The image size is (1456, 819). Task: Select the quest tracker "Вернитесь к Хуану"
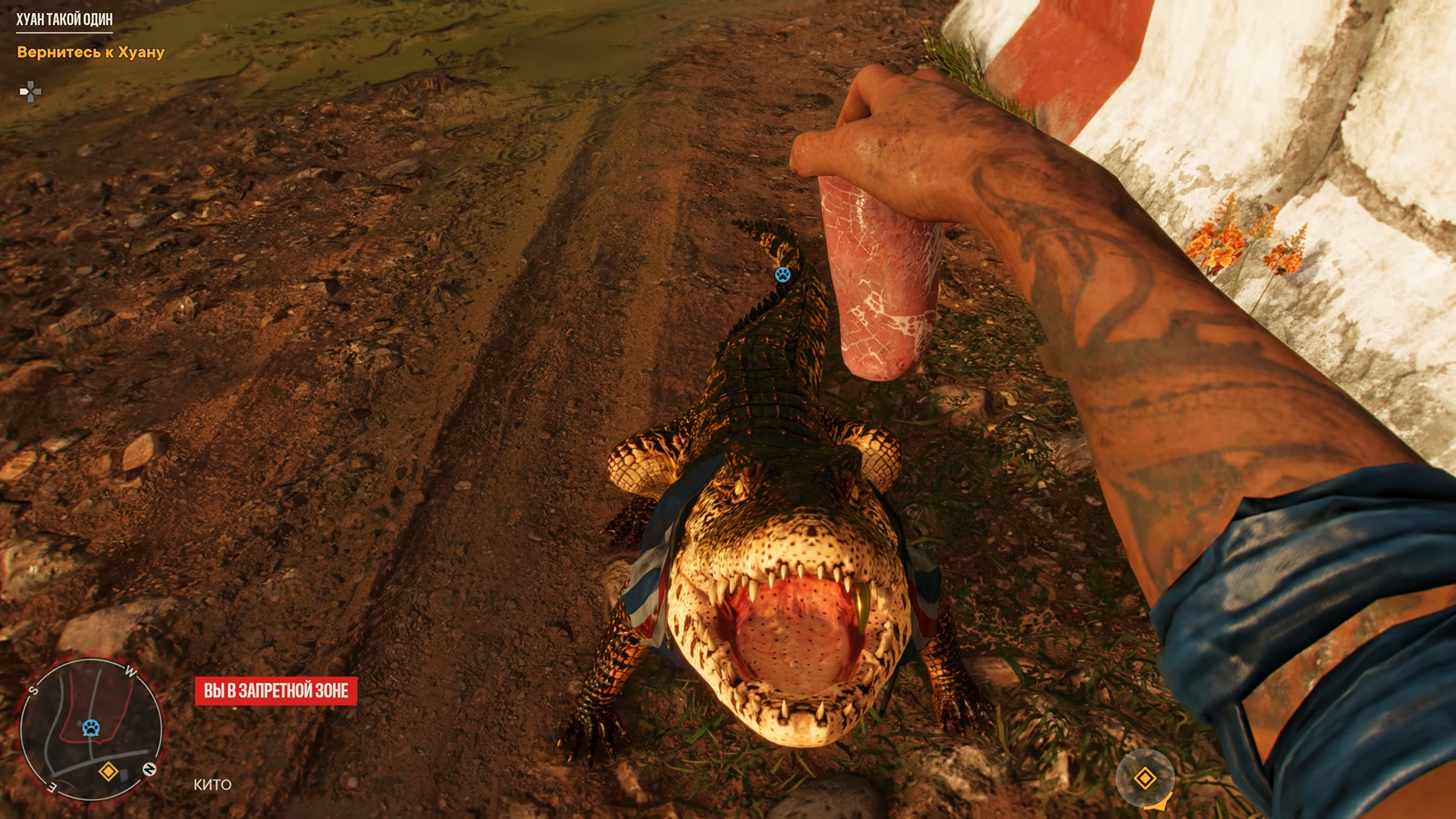pos(91,52)
